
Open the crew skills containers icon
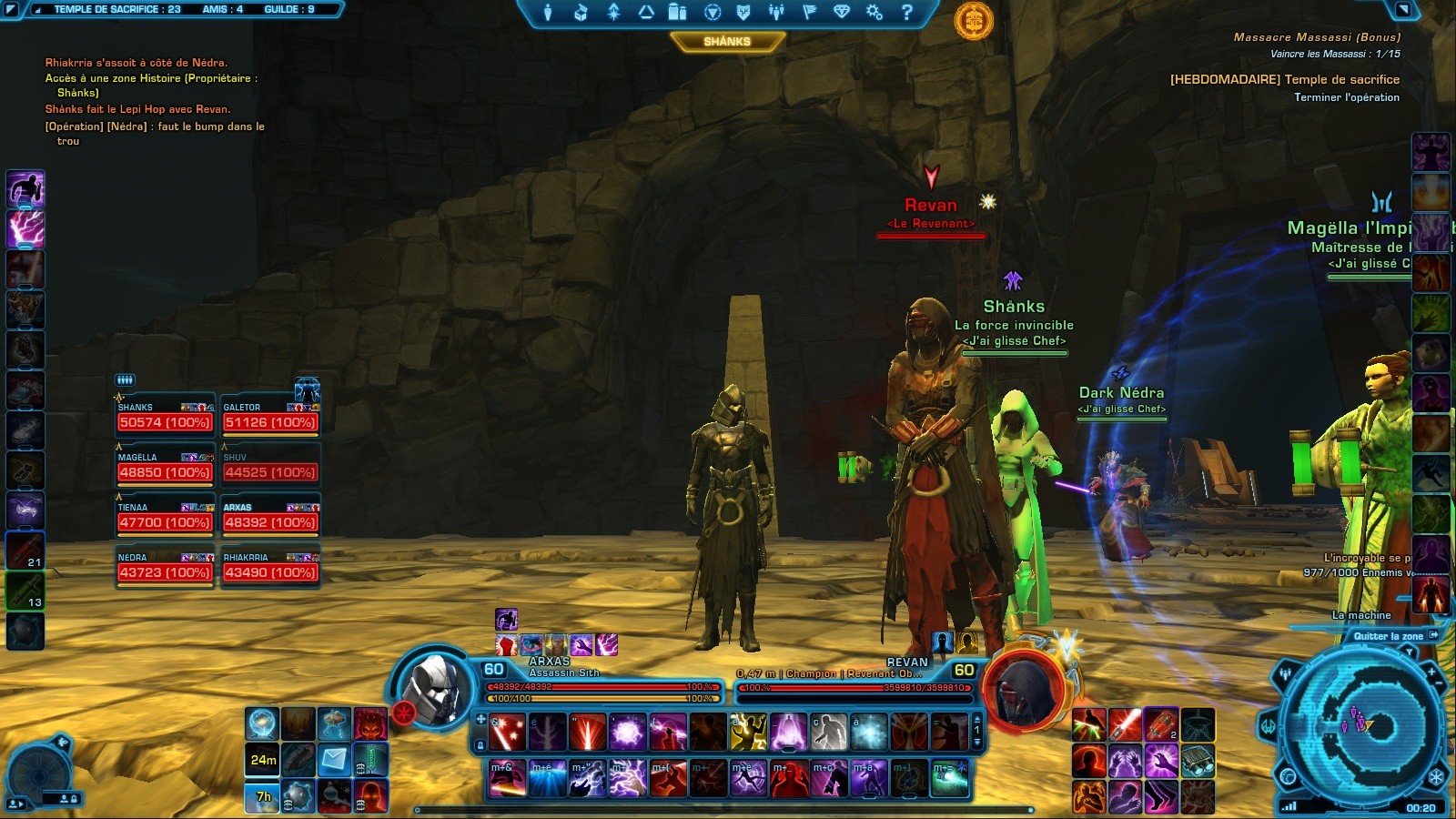(x=678, y=12)
